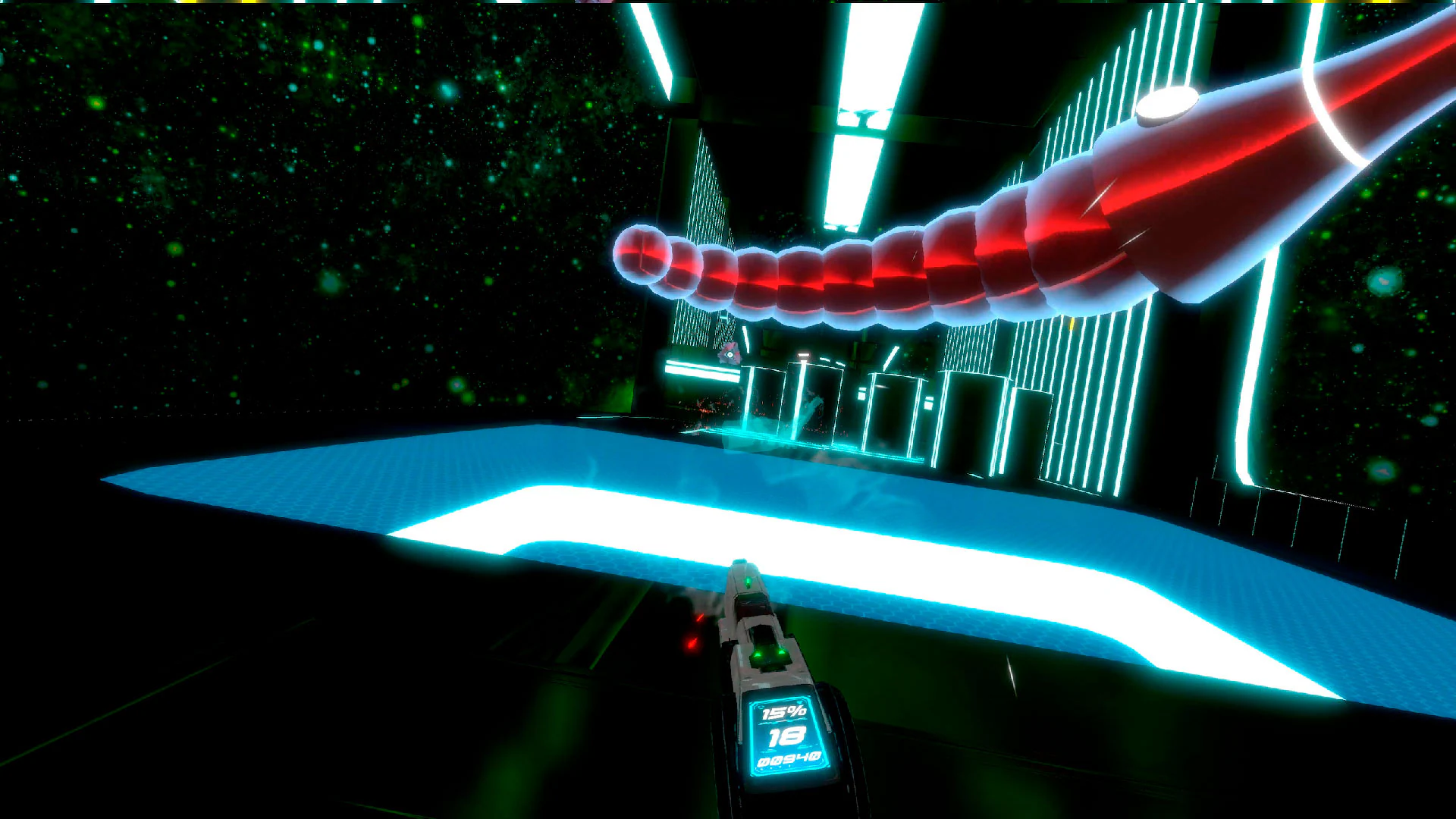This screenshot has height=819, width=1456.
Task: Click the score 00940 on the gun display
Action: (789, 759)
